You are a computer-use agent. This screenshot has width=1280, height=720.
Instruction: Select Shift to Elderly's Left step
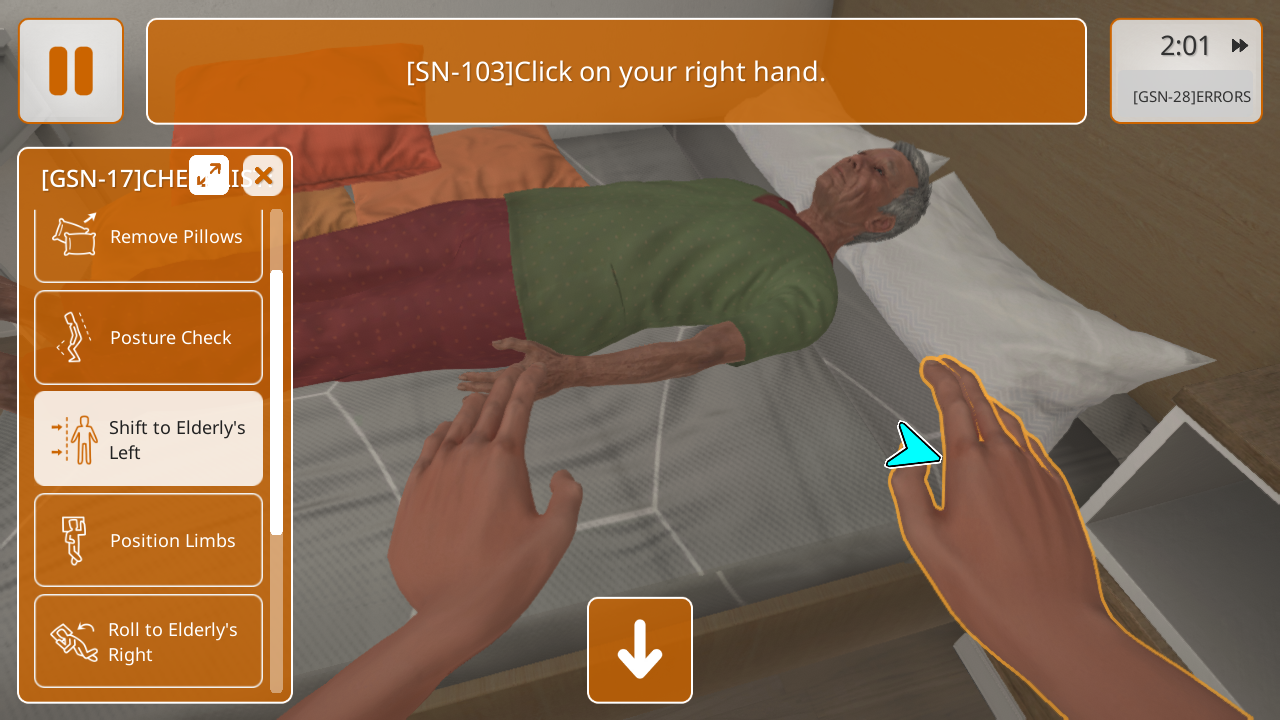click(149, 439)
